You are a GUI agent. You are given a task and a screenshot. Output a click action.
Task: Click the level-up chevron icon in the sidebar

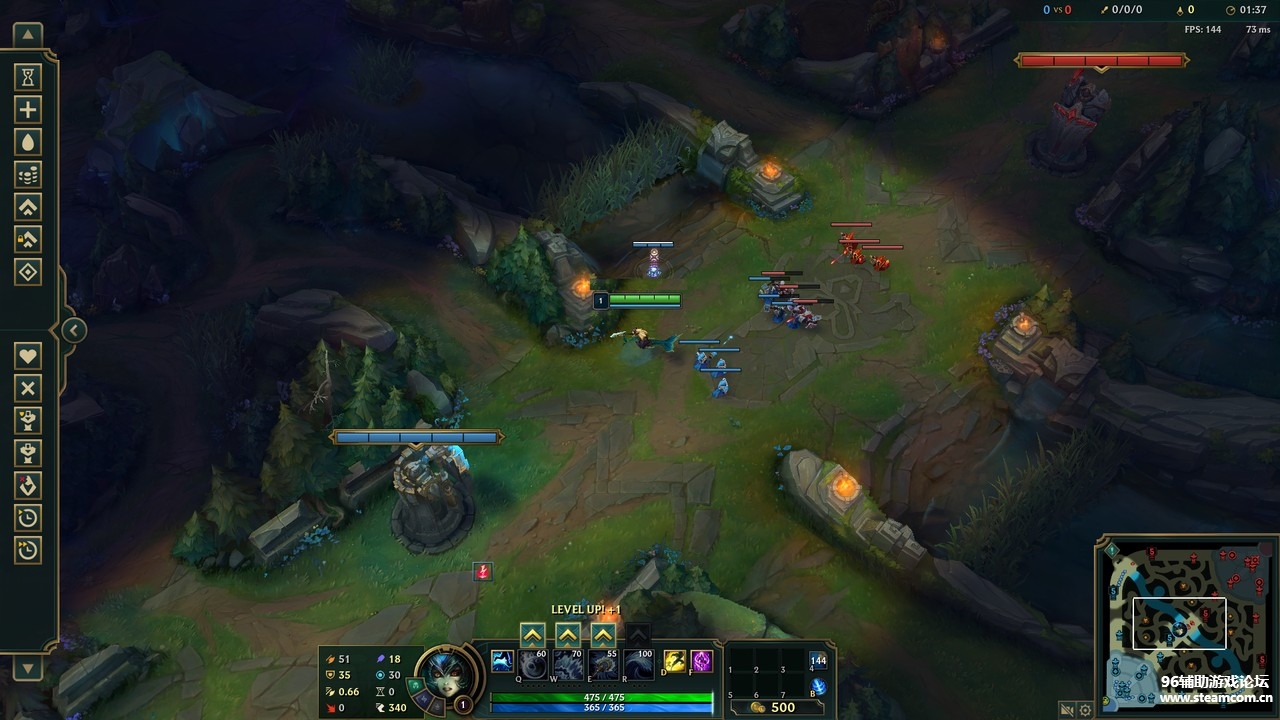[27, 206]
